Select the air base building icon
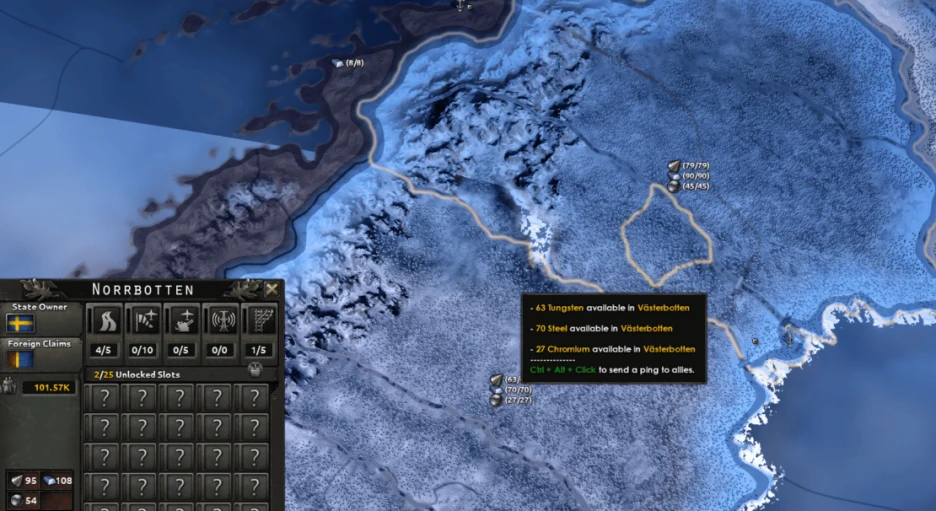Screen dimensions: 936x511 144,321
